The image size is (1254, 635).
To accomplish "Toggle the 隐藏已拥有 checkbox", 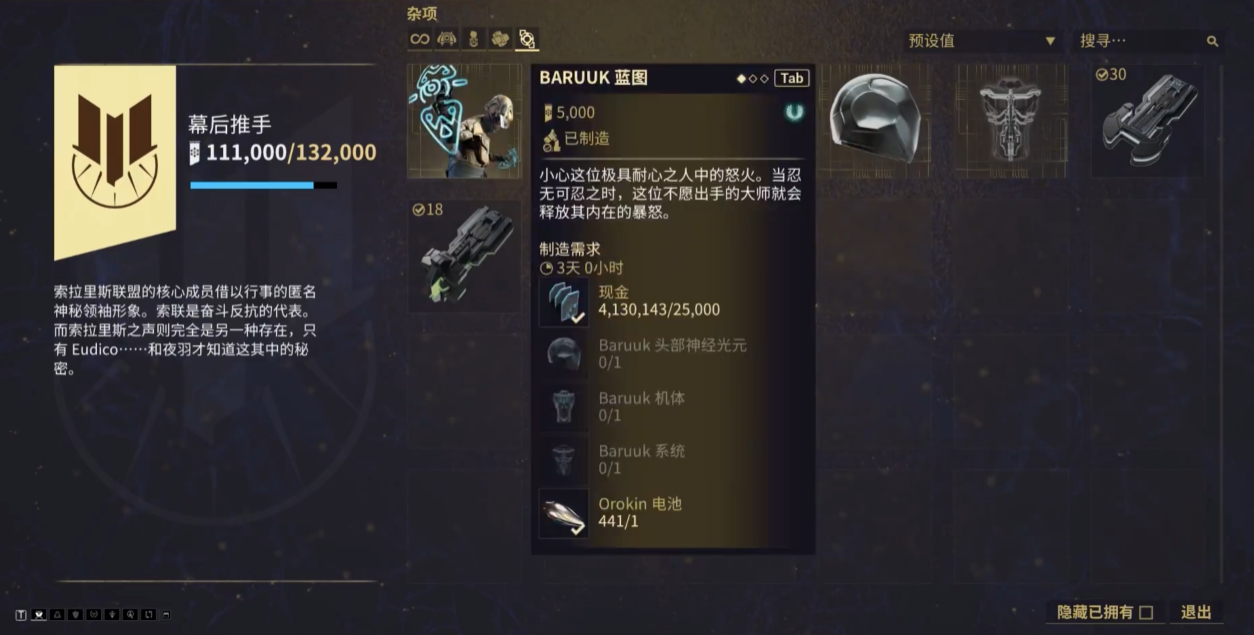I will [1146, 612].
